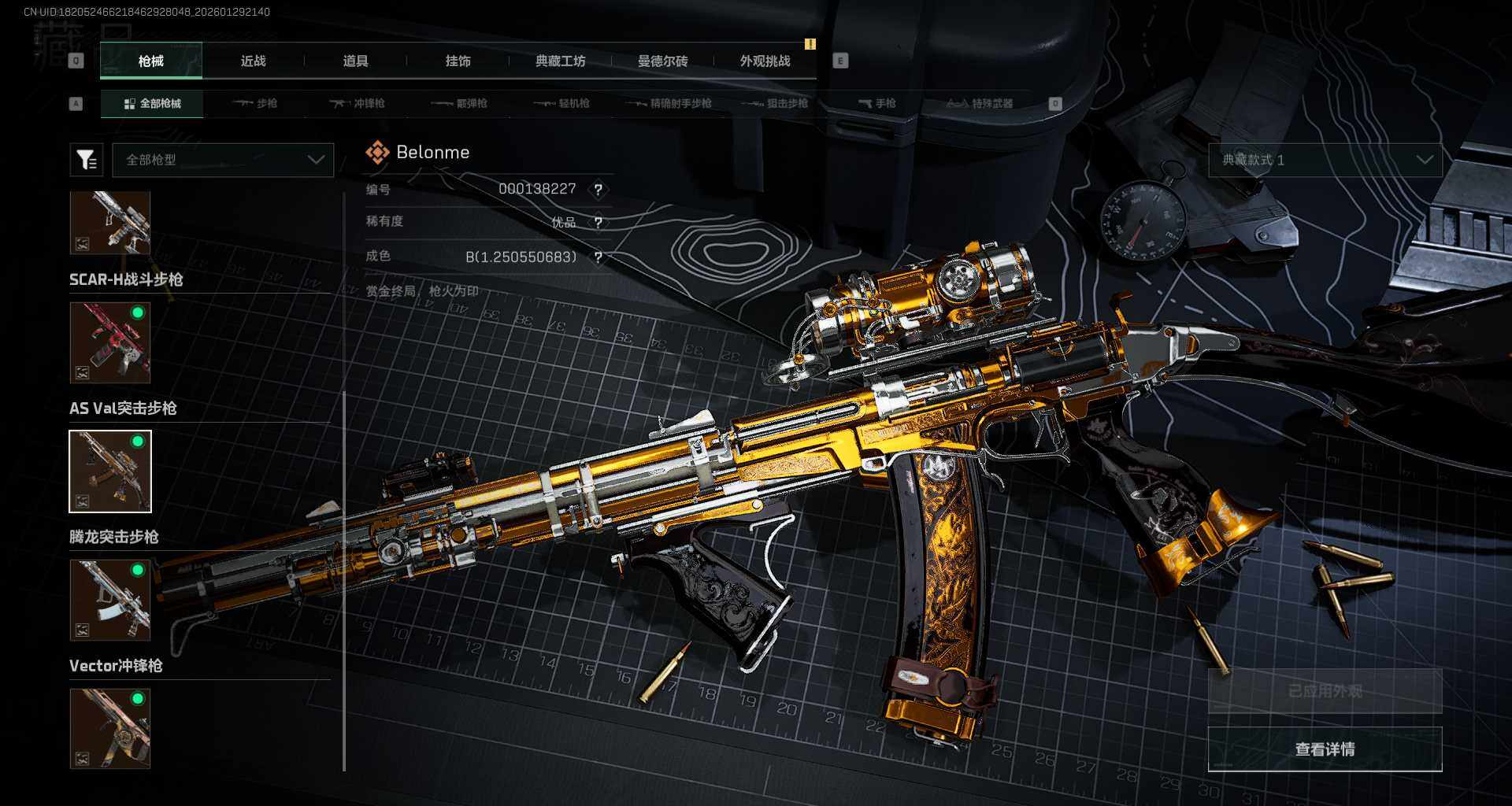Open the 典藏款式 1 style dropdown

[x=1325, y=160]
